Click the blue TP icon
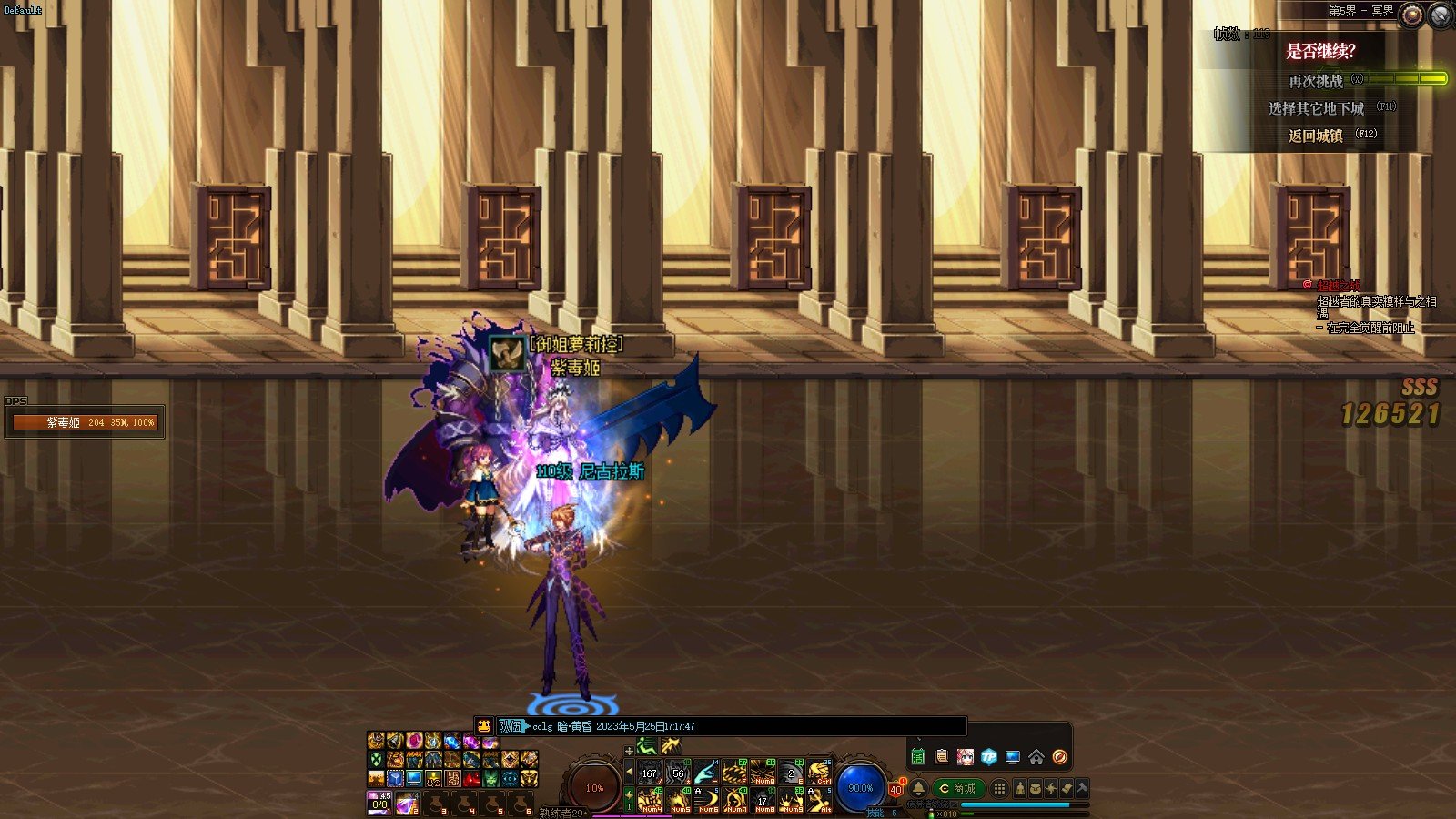 pyautogui.click(x=988, y=757)
